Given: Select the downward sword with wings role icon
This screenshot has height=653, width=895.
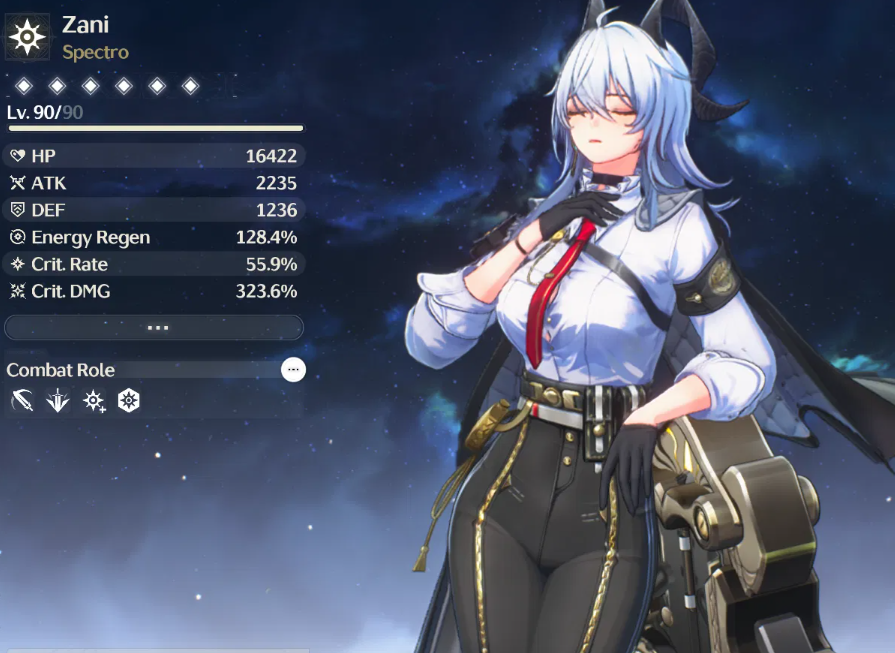Looking at the screenshot, I should (x=58, y=401).
